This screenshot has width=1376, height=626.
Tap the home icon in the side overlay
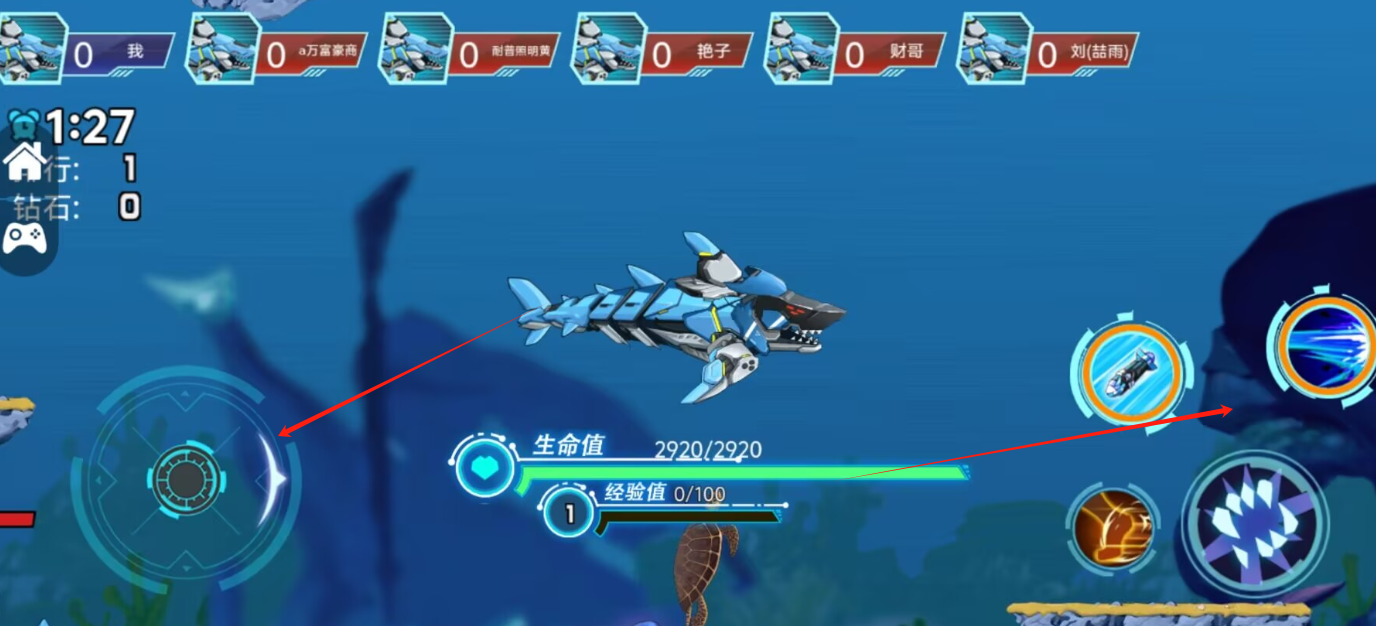point(24,161)
